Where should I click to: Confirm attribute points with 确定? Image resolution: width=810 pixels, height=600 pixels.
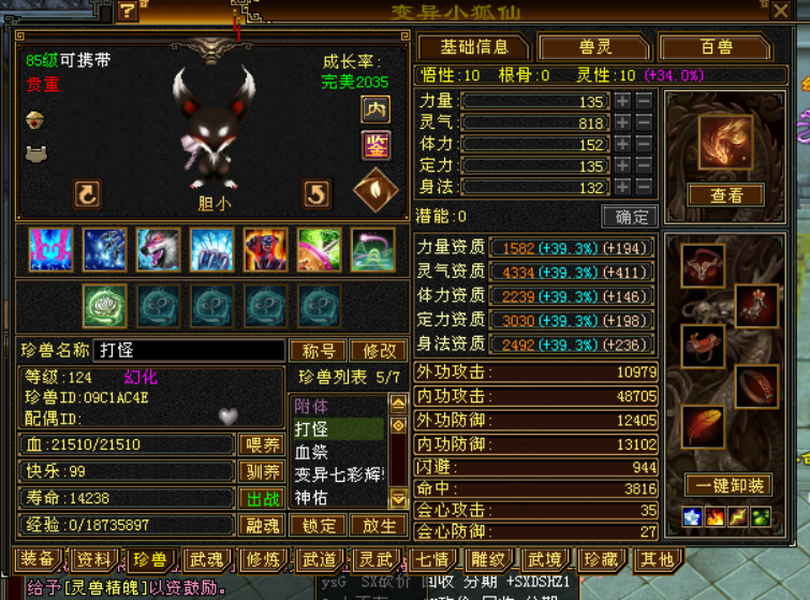pyautogui.click(x=629, y=216)
